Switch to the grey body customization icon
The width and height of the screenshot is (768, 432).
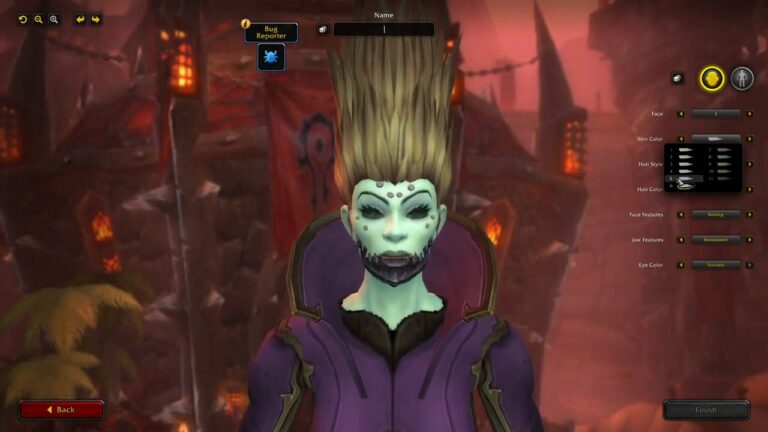click(741, 78)
